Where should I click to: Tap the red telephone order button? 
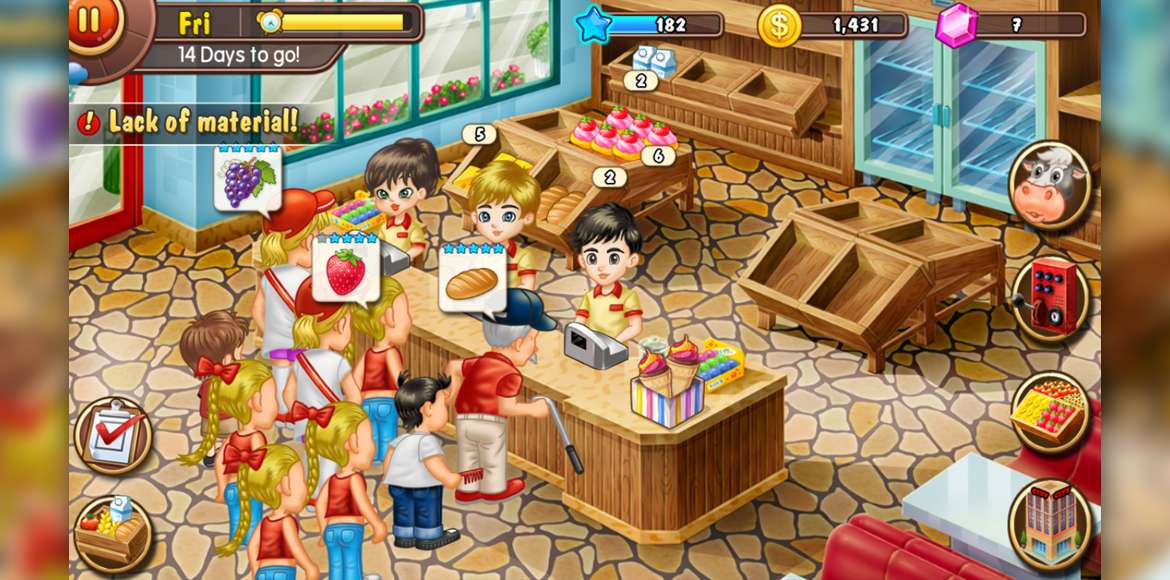[1049, 297]
